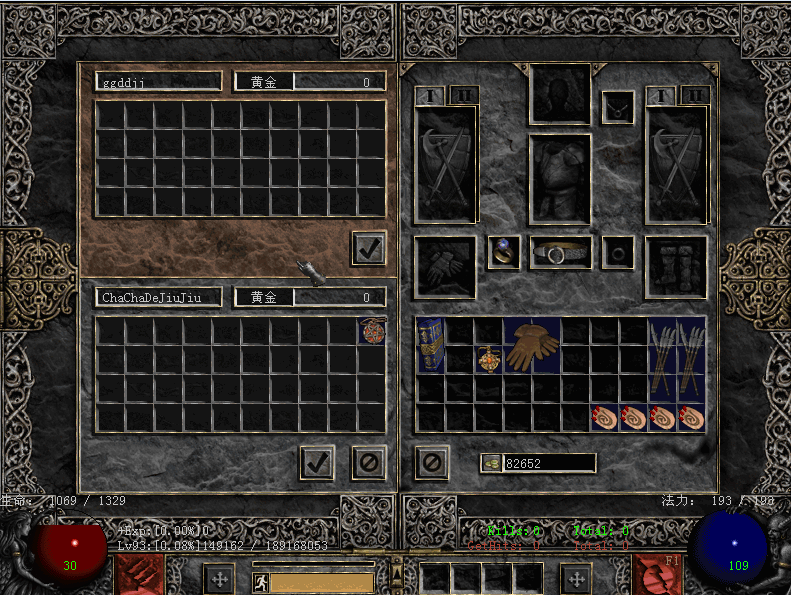The width and height of the screenshot is (791, 595).
Task: Click the empty helmet equipment slot
Action: tap(560, 94)
